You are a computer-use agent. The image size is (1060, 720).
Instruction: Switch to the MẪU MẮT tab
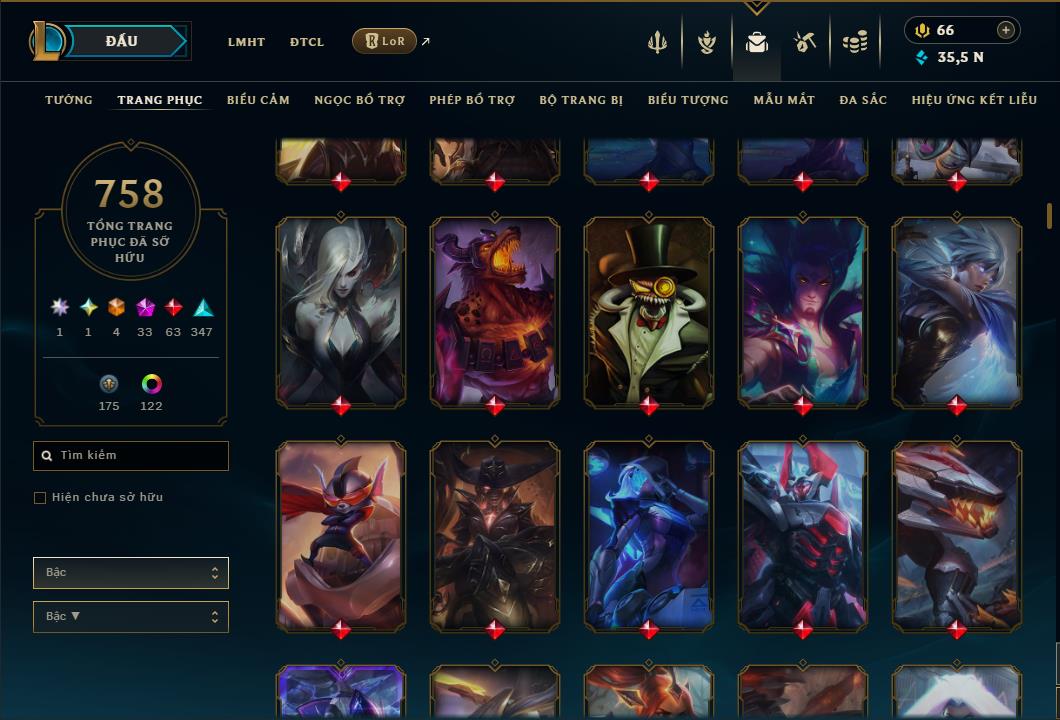(x=784, y=100)
